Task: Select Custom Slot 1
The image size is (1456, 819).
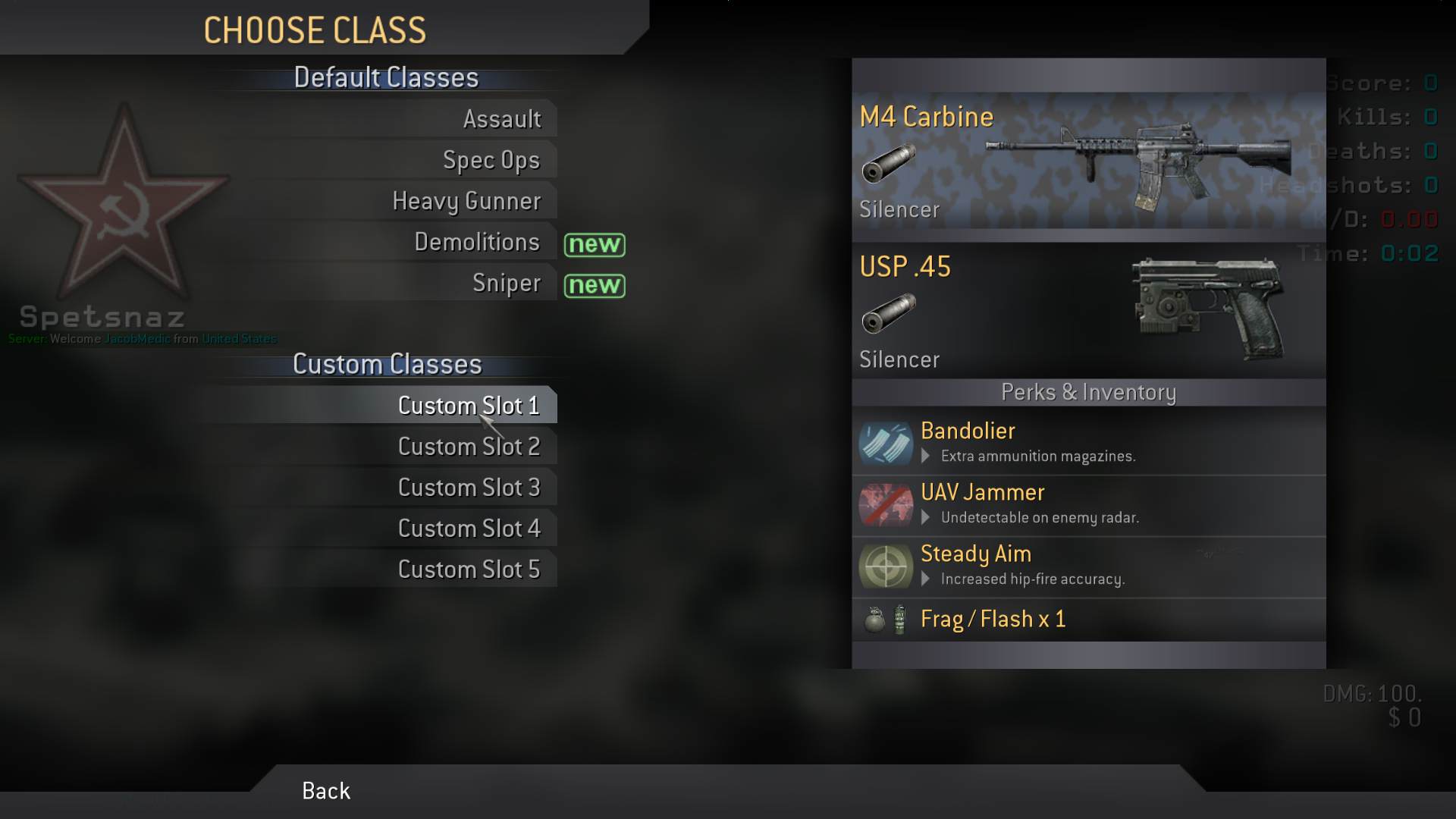Action: (469, 406)
